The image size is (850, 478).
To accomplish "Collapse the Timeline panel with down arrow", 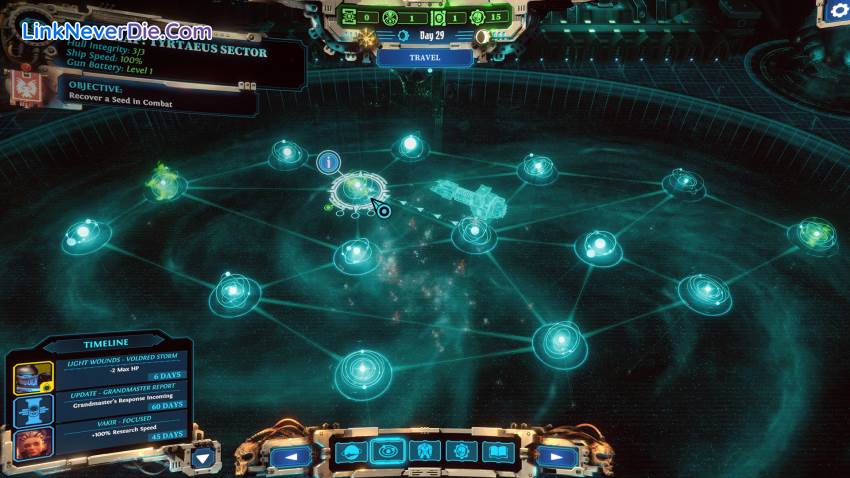I will point(204,457).
